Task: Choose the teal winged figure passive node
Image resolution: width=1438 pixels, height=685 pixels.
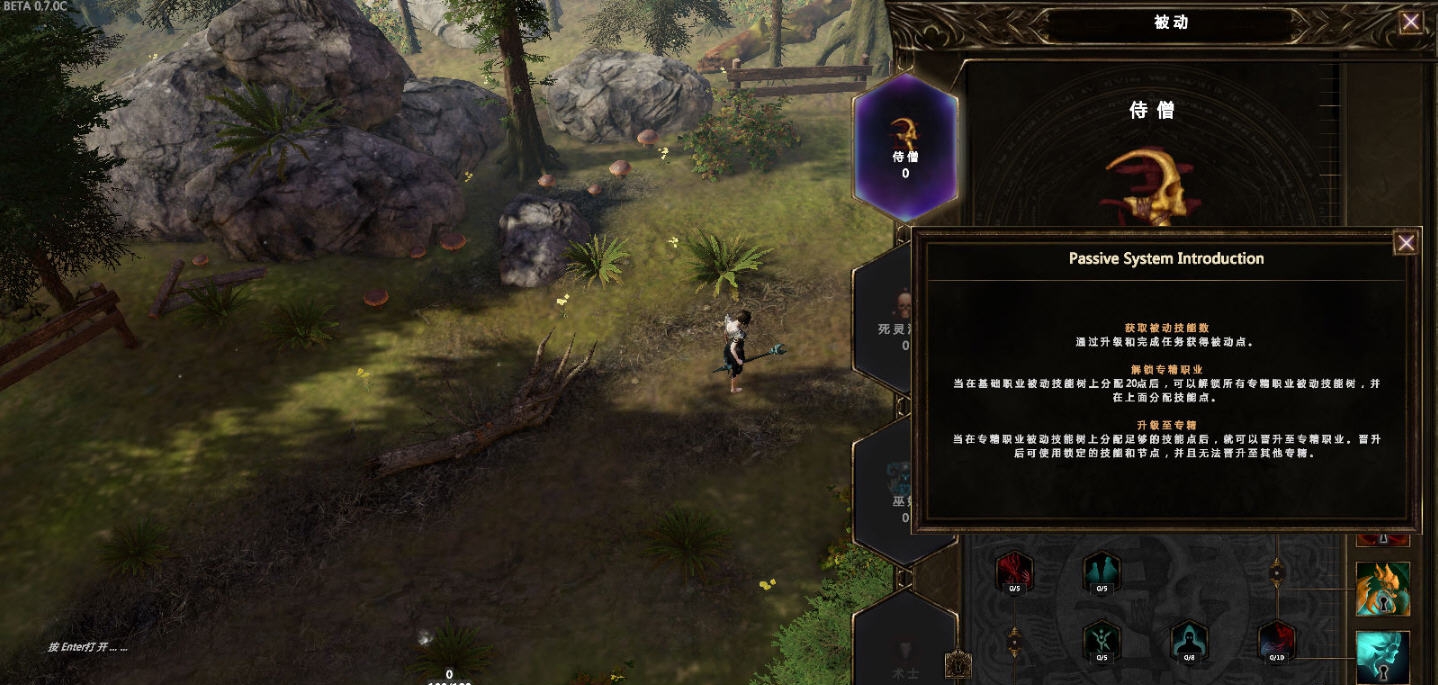Action: 1101,641
